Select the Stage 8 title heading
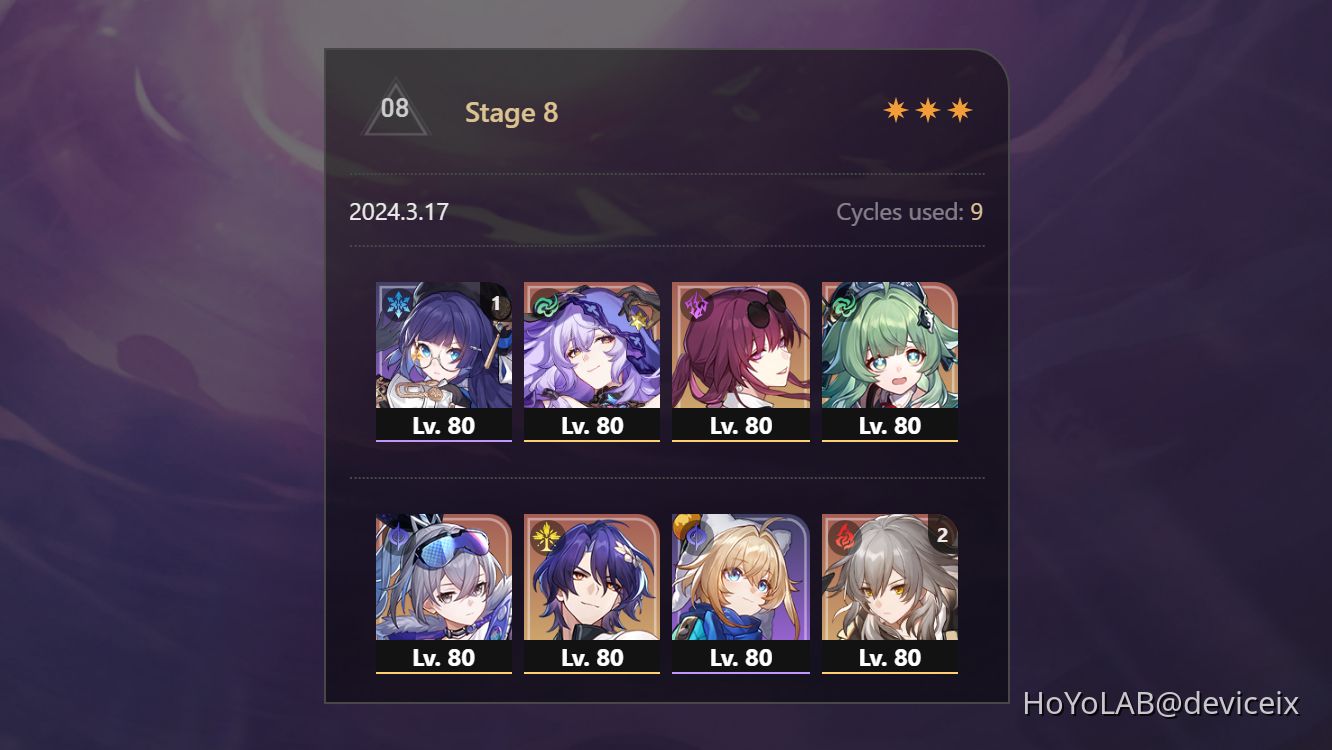This screenshot has width=1332, height=750. 511,113
